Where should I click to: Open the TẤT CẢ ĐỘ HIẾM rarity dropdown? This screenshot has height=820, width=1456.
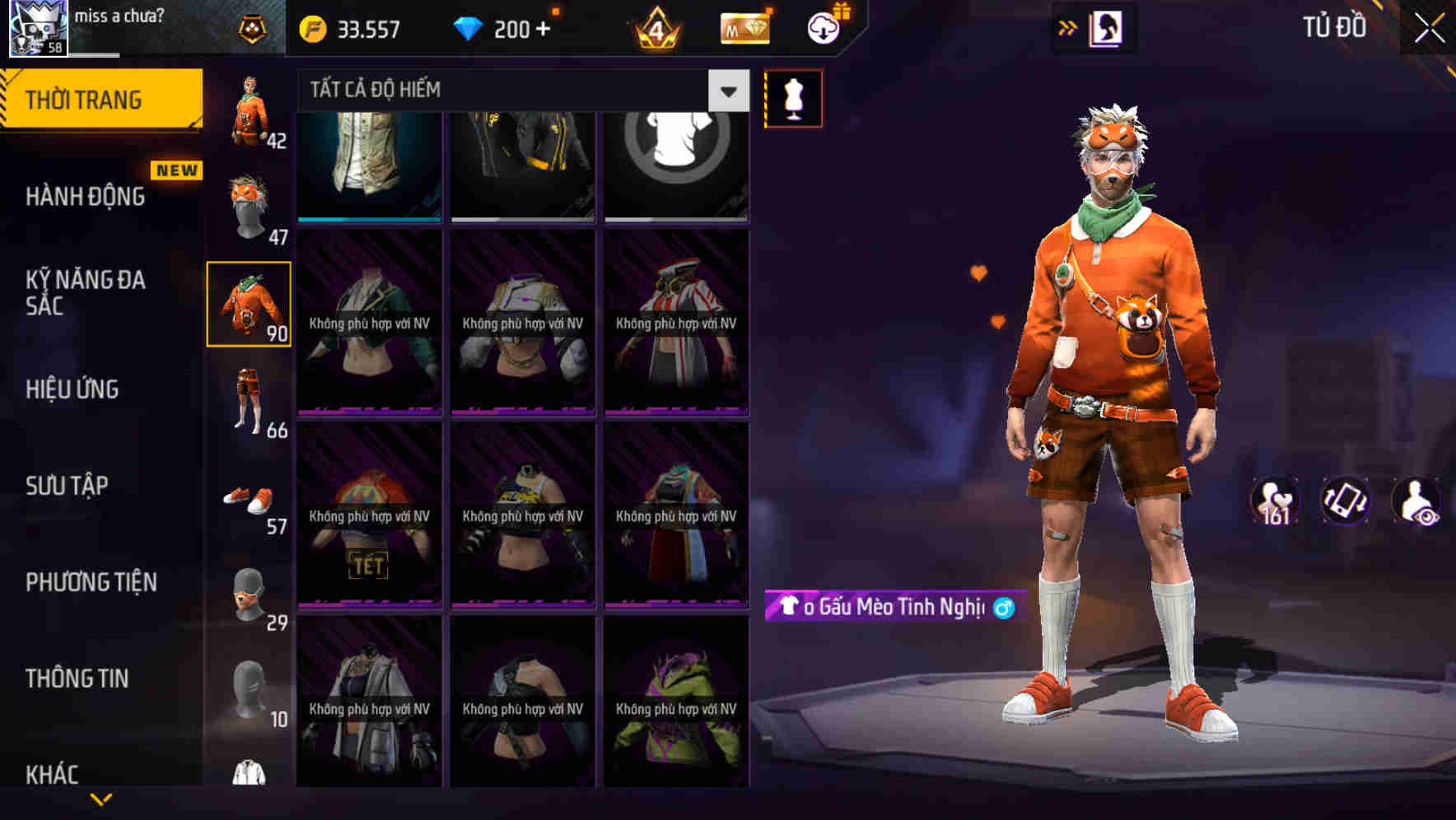(511, 89)
